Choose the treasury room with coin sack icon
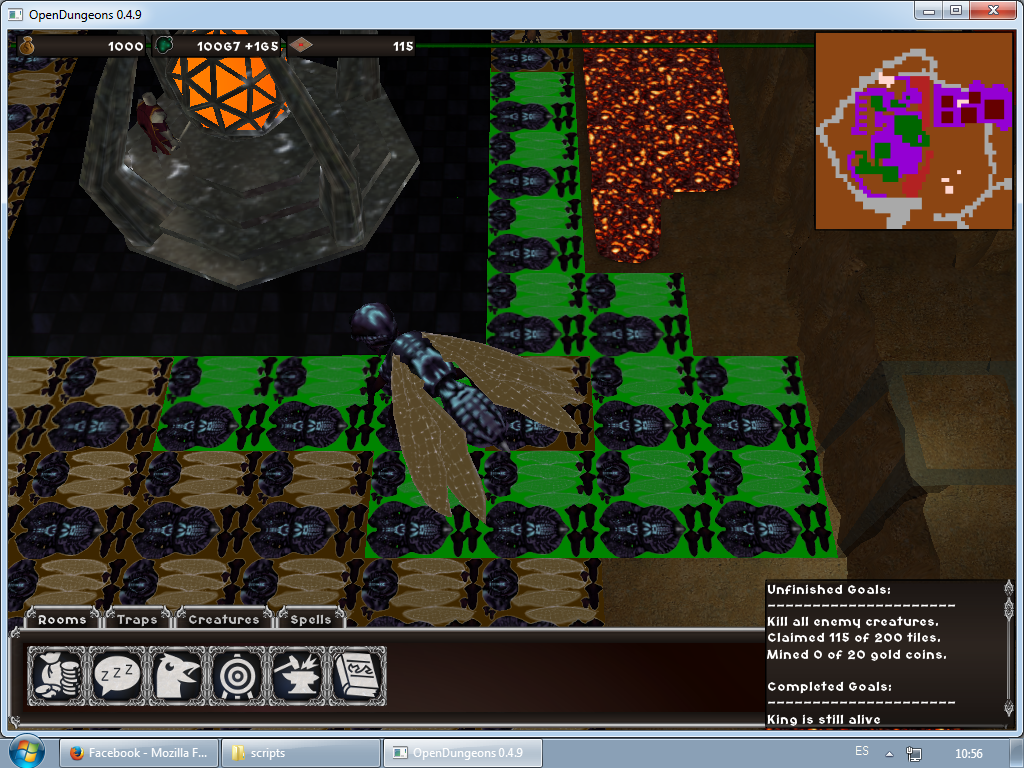 (x=56, y=675)
